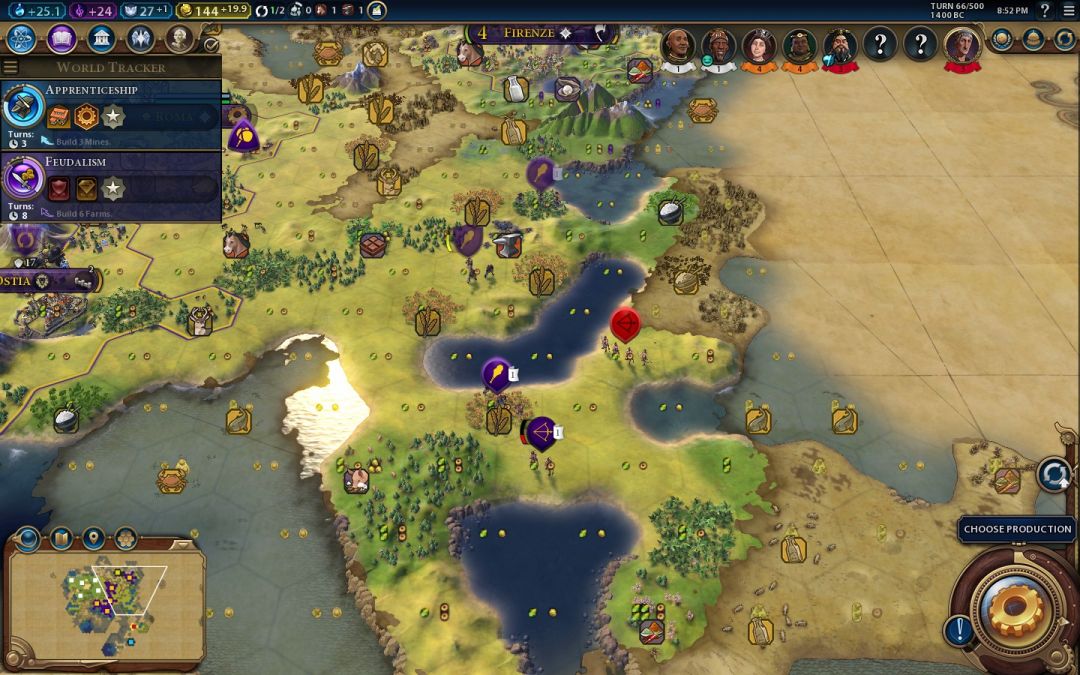Open the Technology tree button
Screen dimensions: 1080x675
22,39
